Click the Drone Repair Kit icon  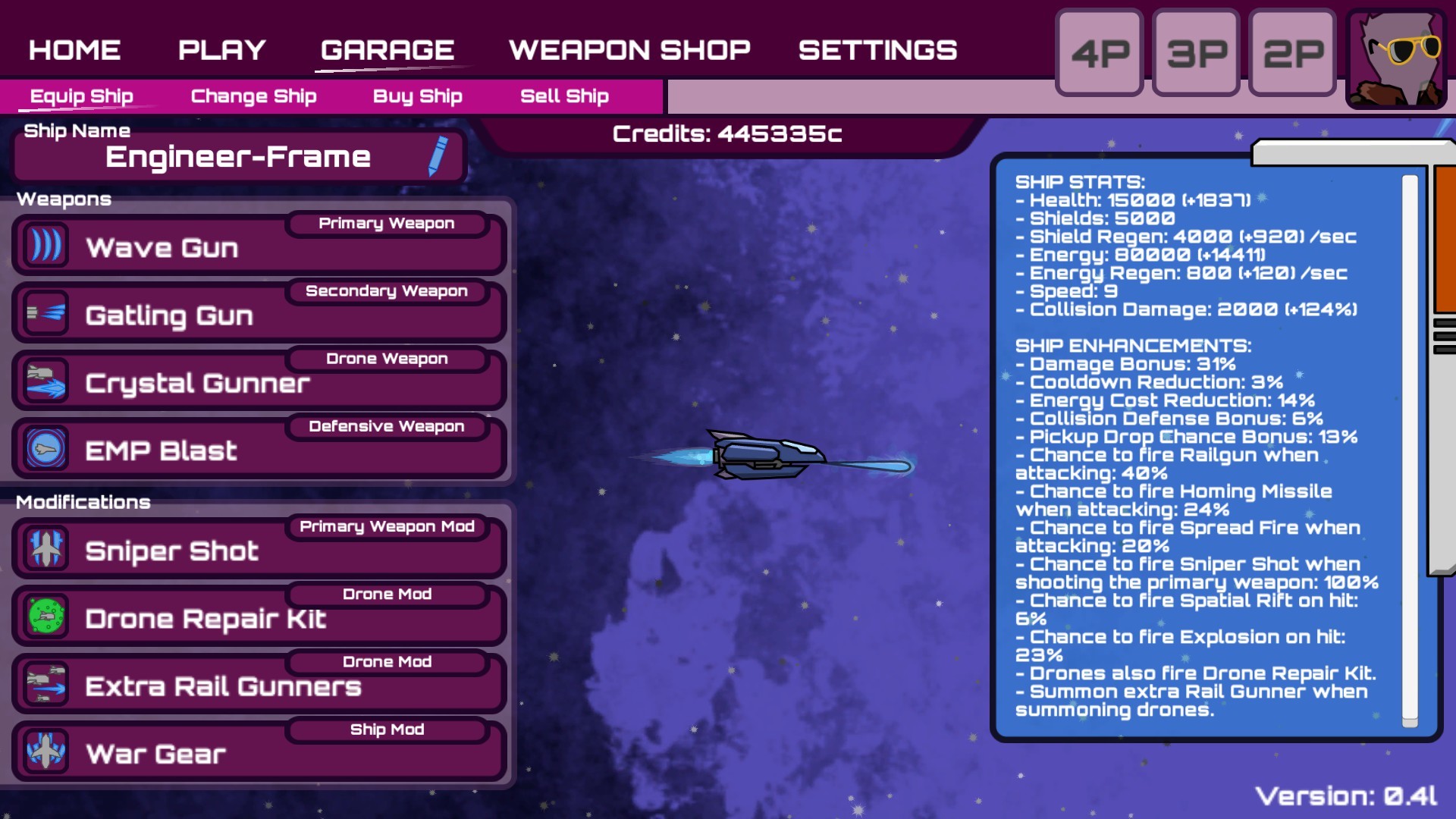click(45, 616)
